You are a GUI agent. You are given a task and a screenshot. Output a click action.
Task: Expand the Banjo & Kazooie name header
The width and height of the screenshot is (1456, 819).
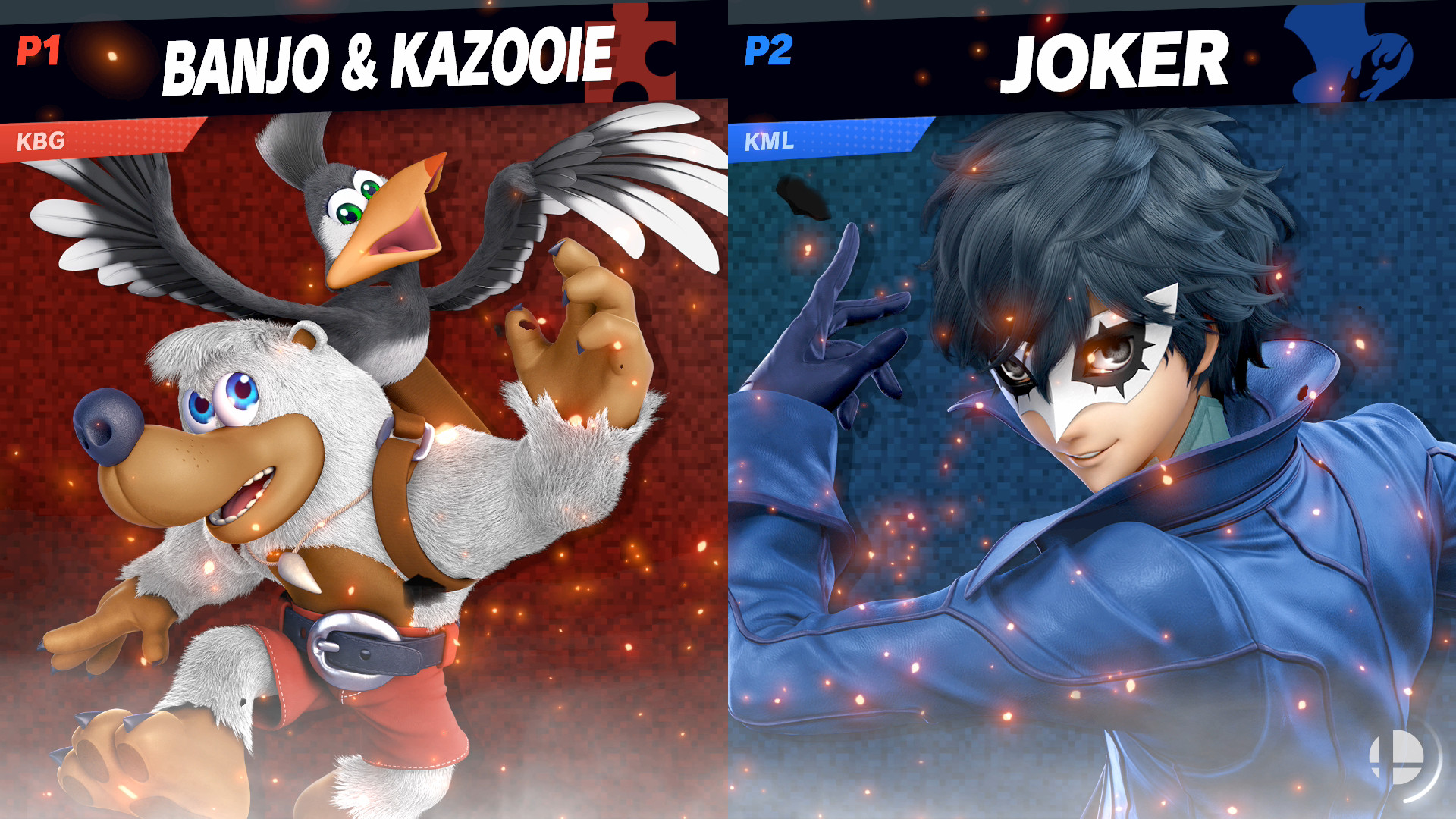387,57
